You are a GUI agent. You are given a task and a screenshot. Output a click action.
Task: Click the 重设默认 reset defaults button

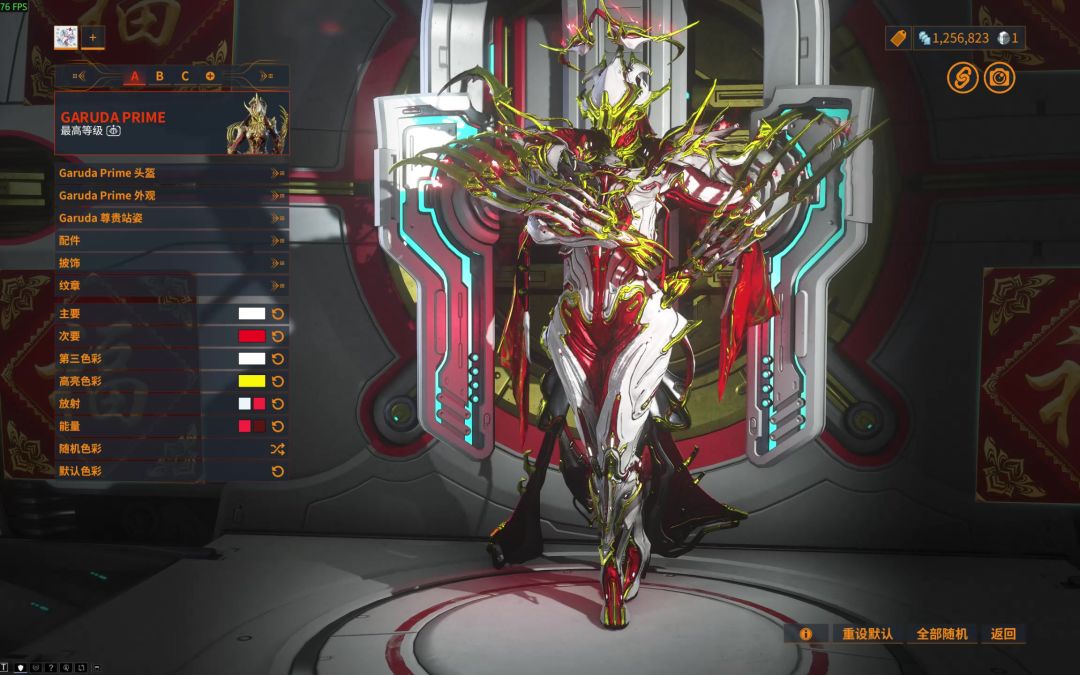(866, 634)
